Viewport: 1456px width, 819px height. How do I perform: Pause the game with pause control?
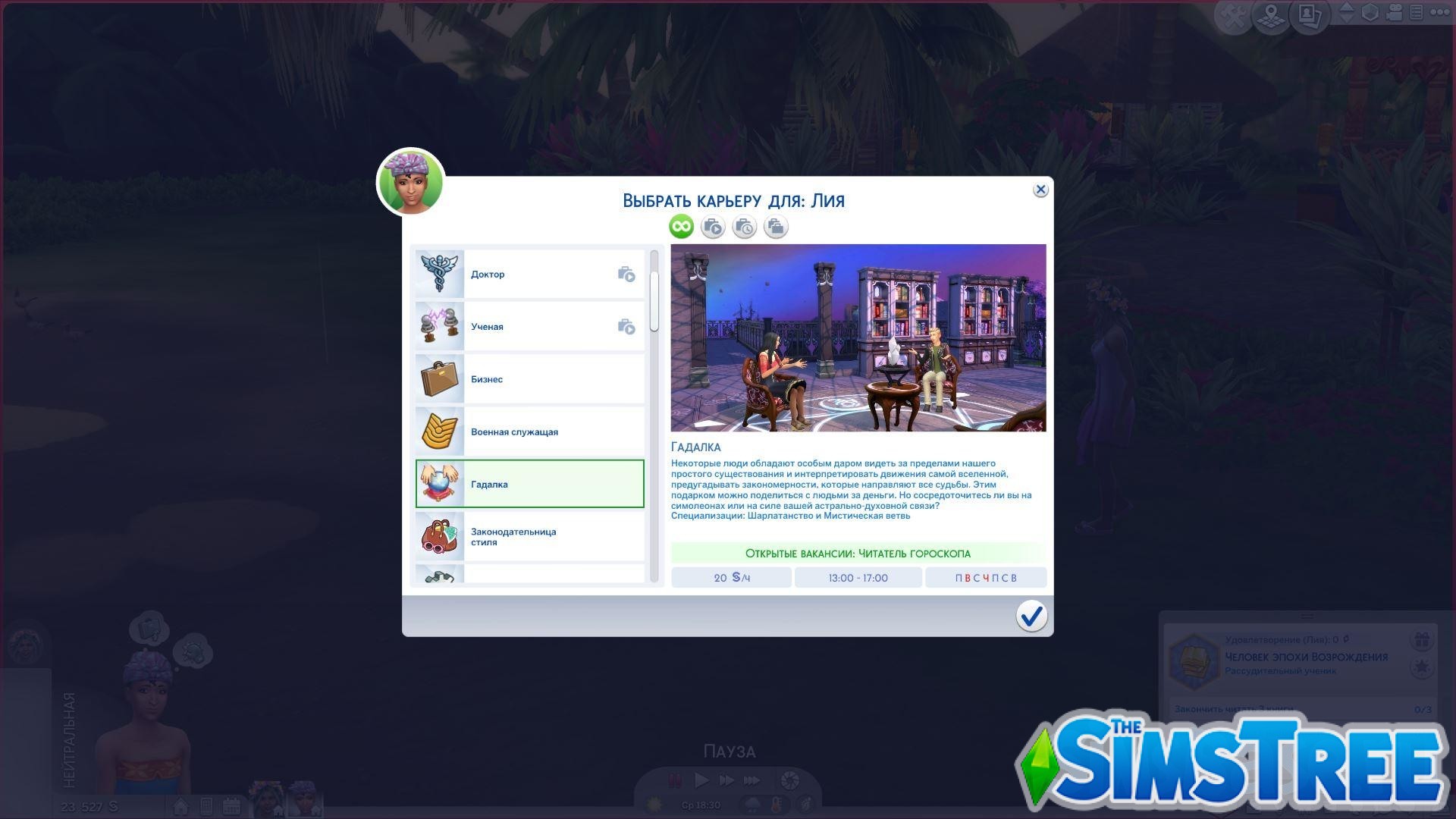click(x=673, y=779)
